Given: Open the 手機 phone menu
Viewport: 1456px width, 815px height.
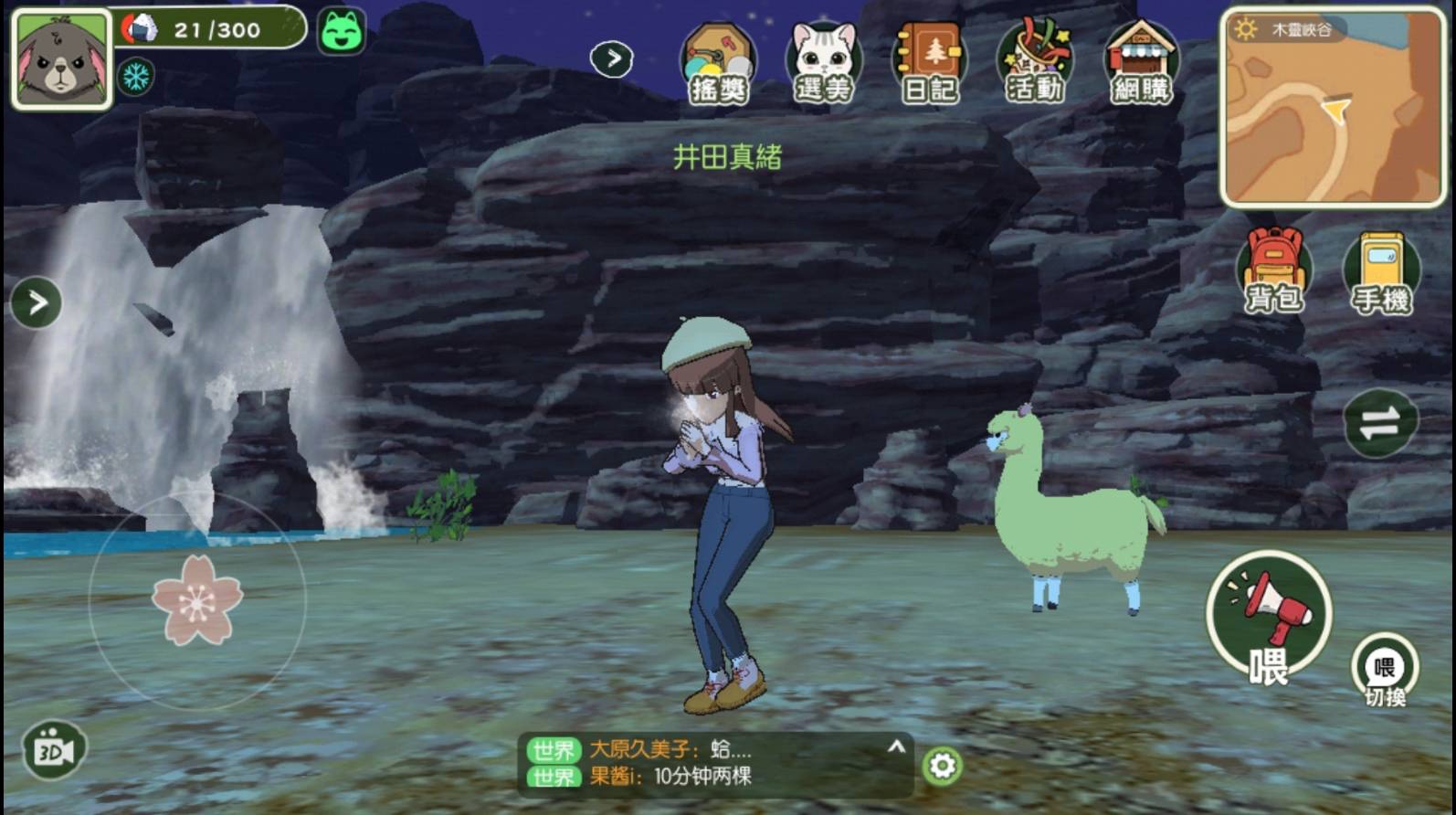Looking at the screenshot, I should pos(1380,272).
